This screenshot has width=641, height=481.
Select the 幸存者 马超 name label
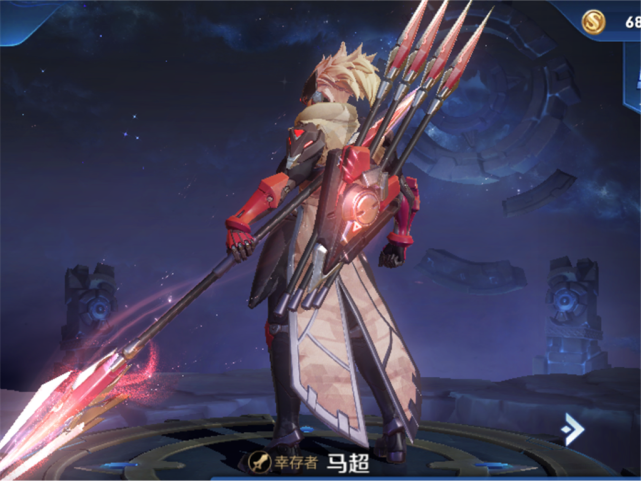[310, 461]
